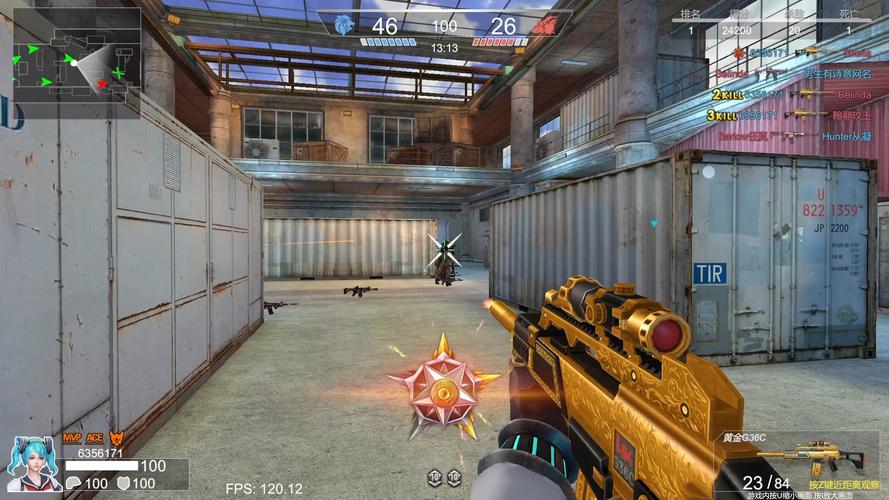Click the paired hexagon badge icons
The width and height of the screenshot is (889, 500).
(444, 477)
